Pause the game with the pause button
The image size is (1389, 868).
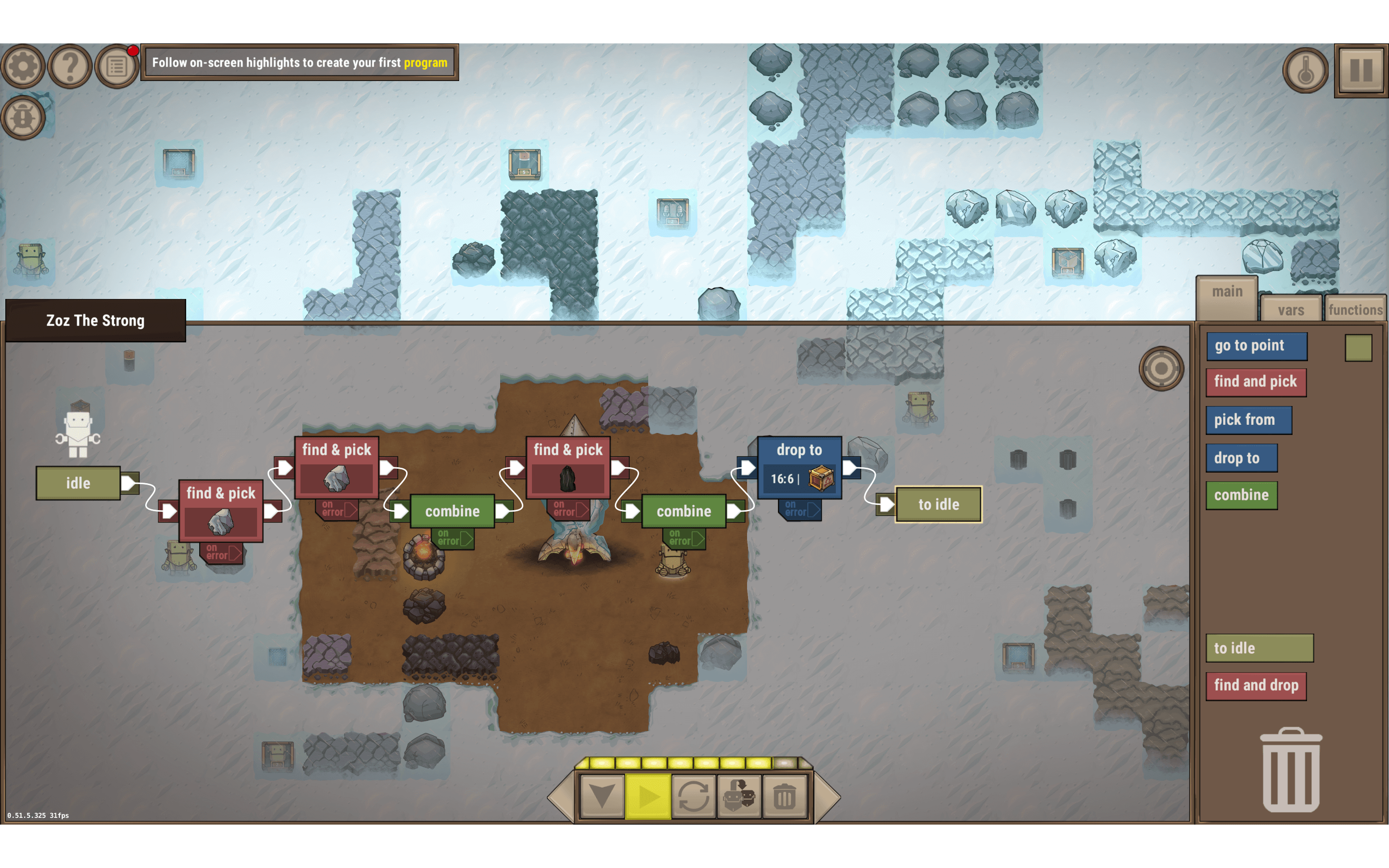coord(1361,70)
